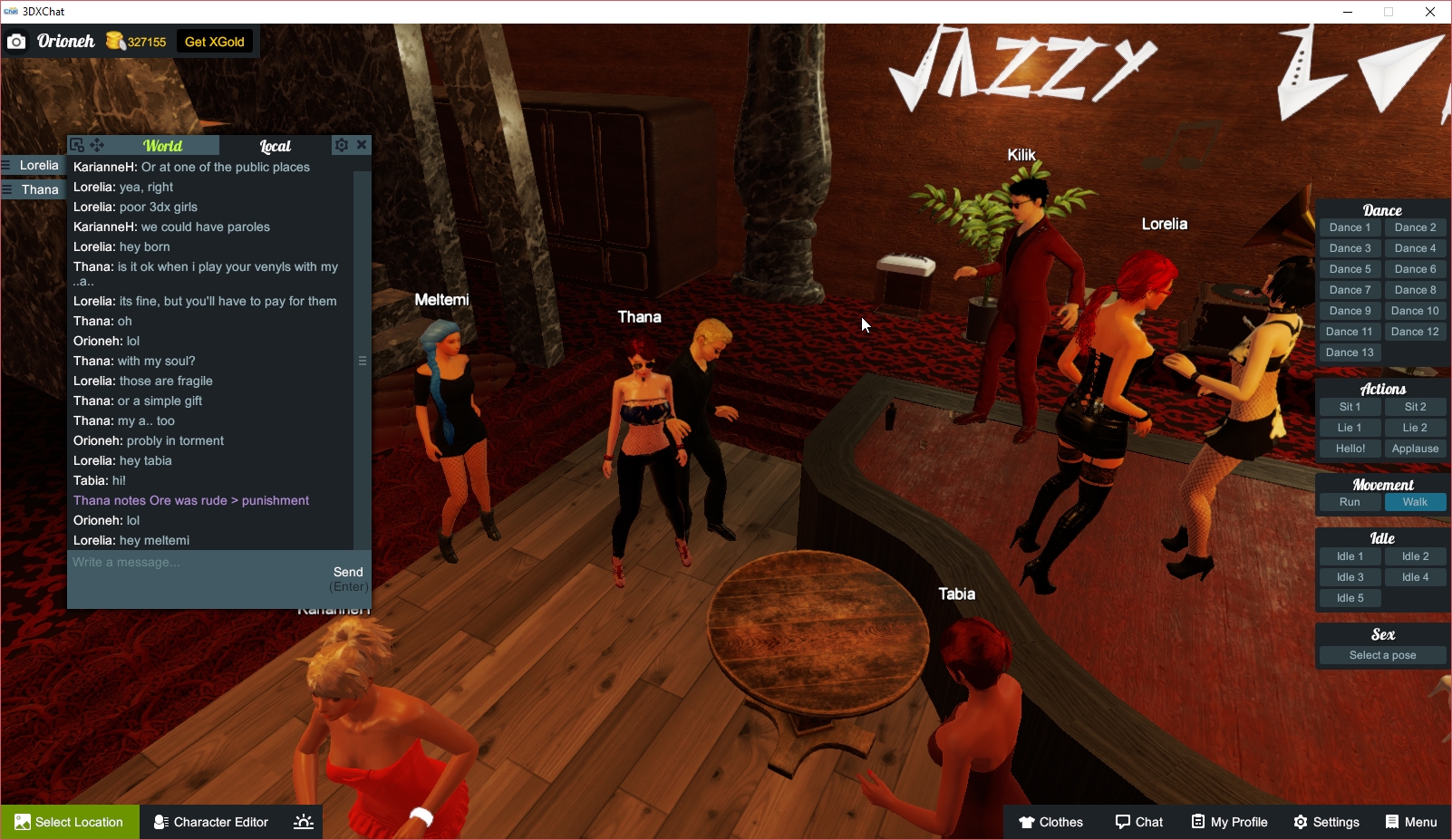
Task: Open Settings via the gear in bottom bar
Action: click(1326, 822)
